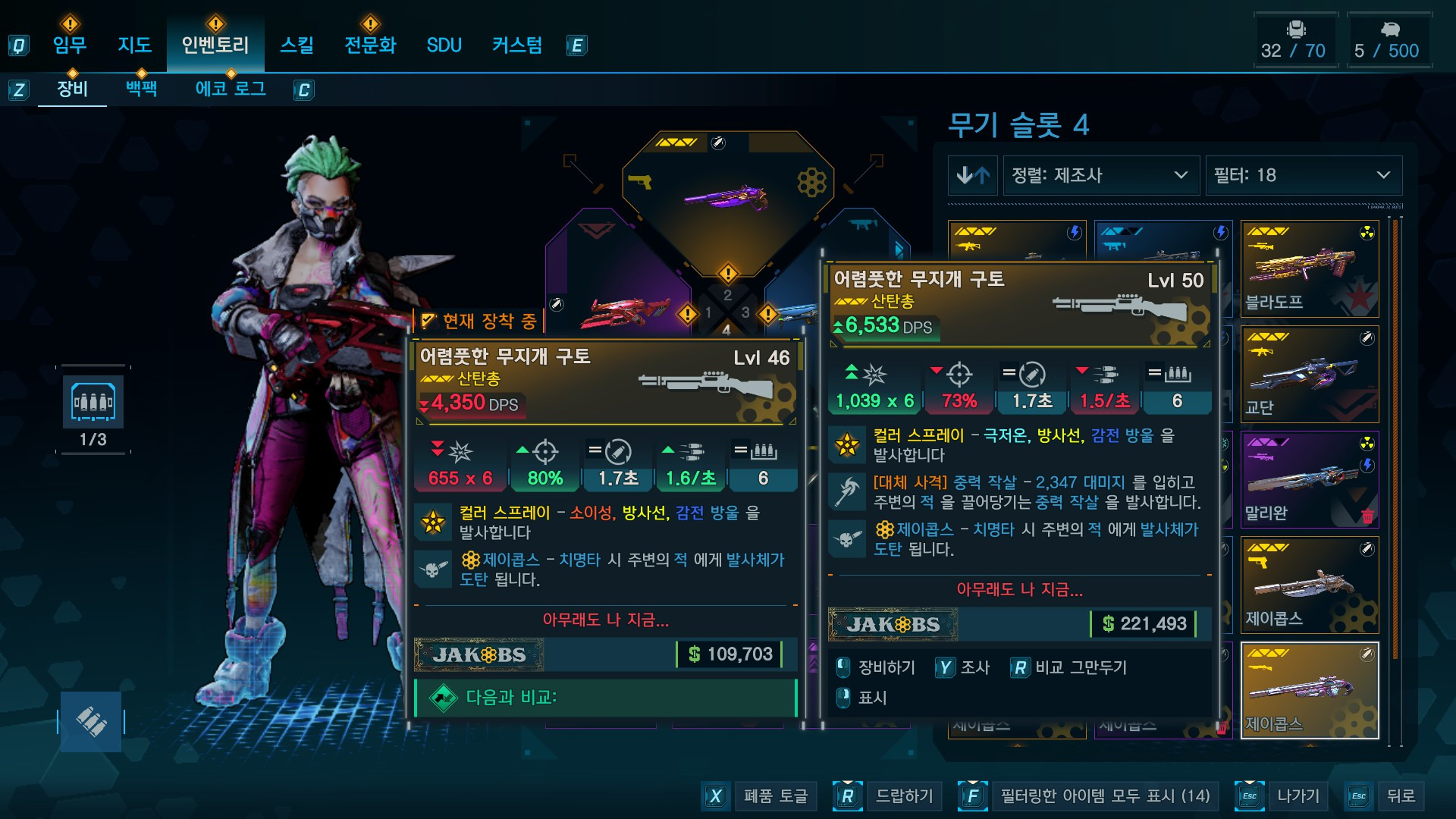Viewport: 1456px width, 819px height.
Task: Pick the 말리완 weapon card
Action: tap(1309, 479)
